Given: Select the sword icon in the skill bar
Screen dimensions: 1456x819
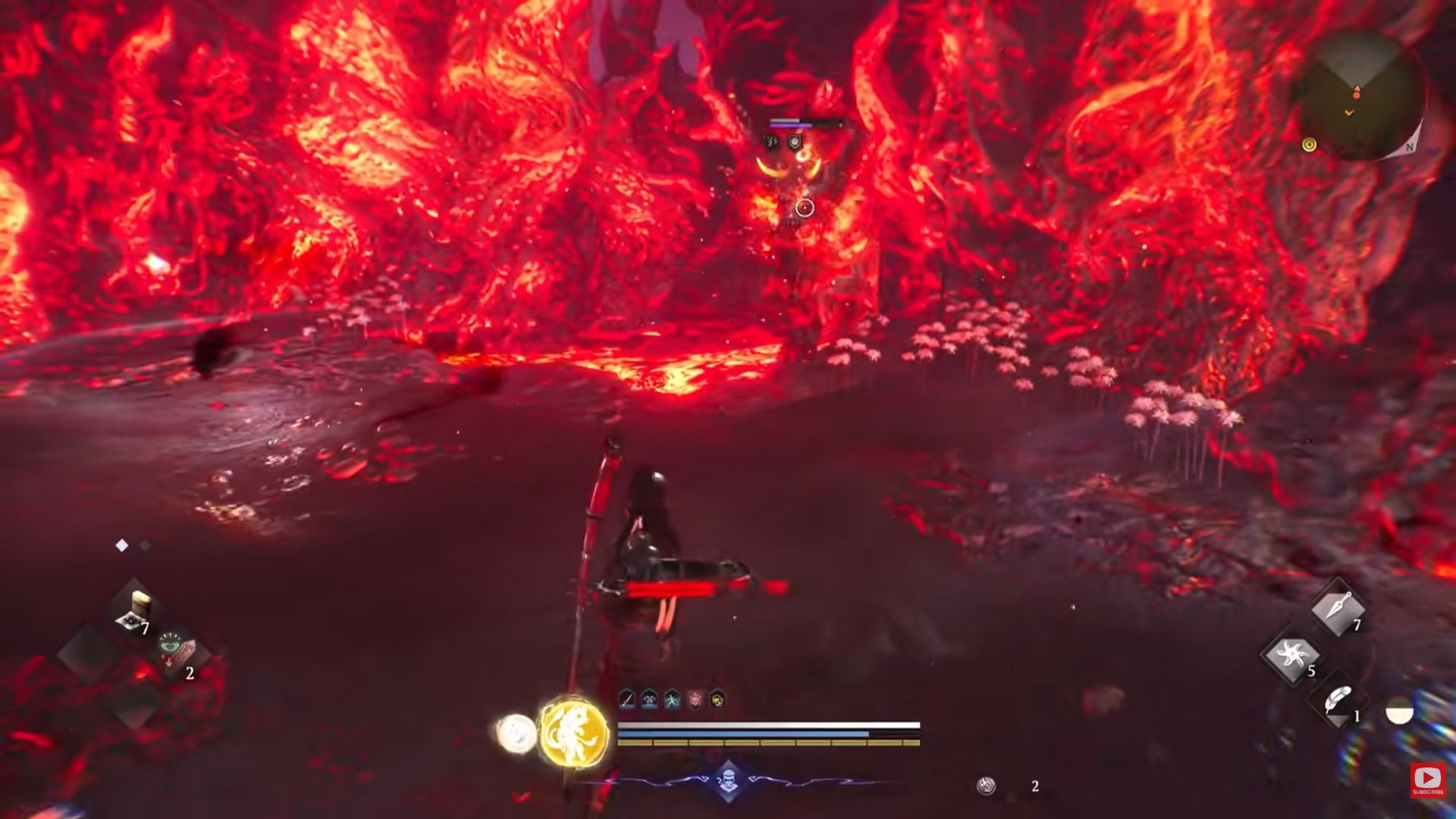Looking at the screenshot, I should [626, 699].
